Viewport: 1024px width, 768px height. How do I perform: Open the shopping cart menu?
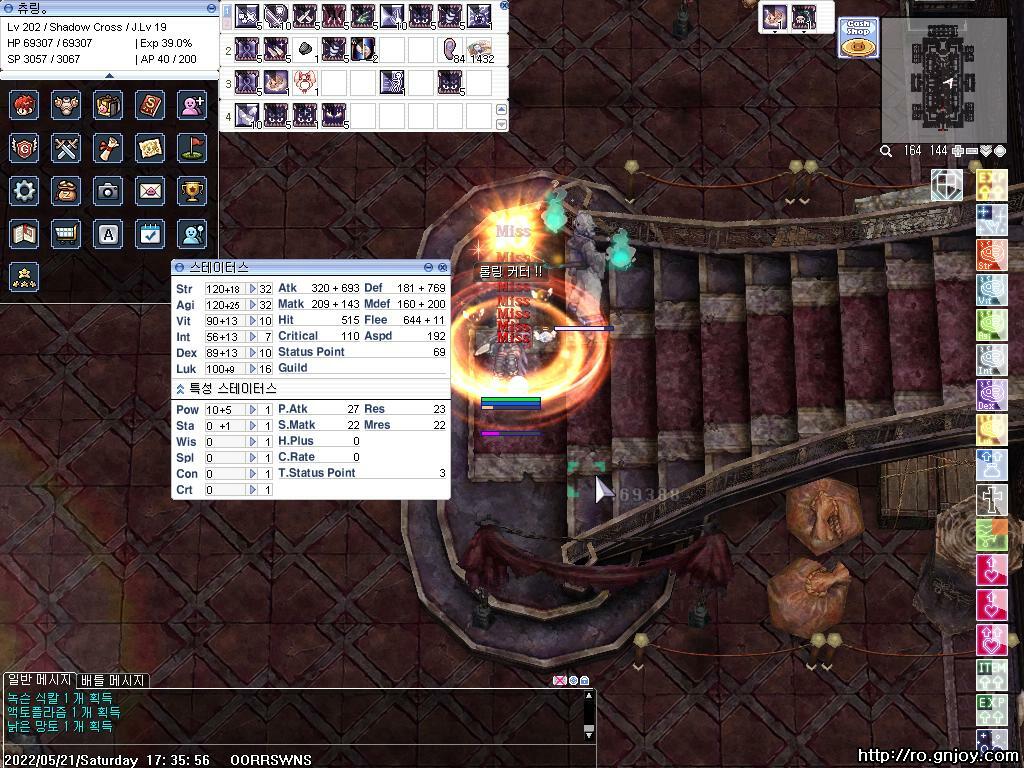[66, 234]
